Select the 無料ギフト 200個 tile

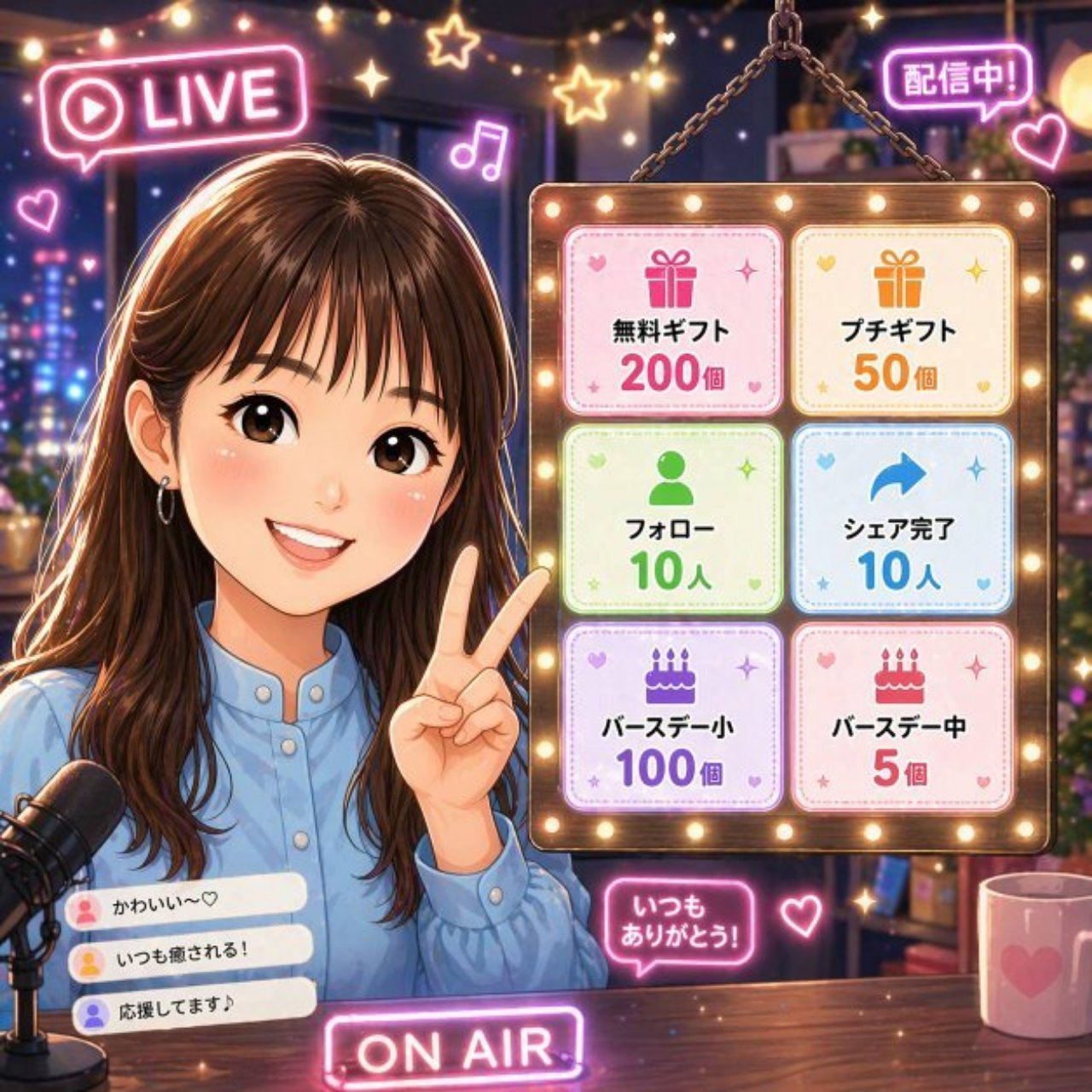click(x=672, y=321)
